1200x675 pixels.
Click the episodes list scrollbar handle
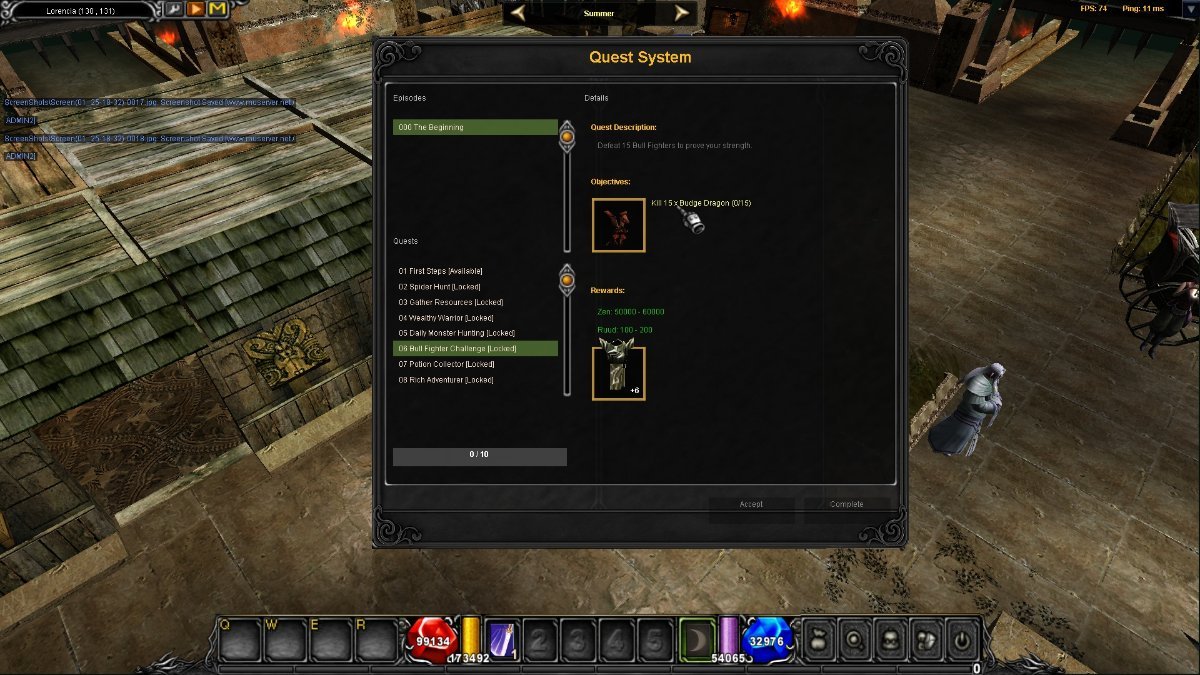567,136
